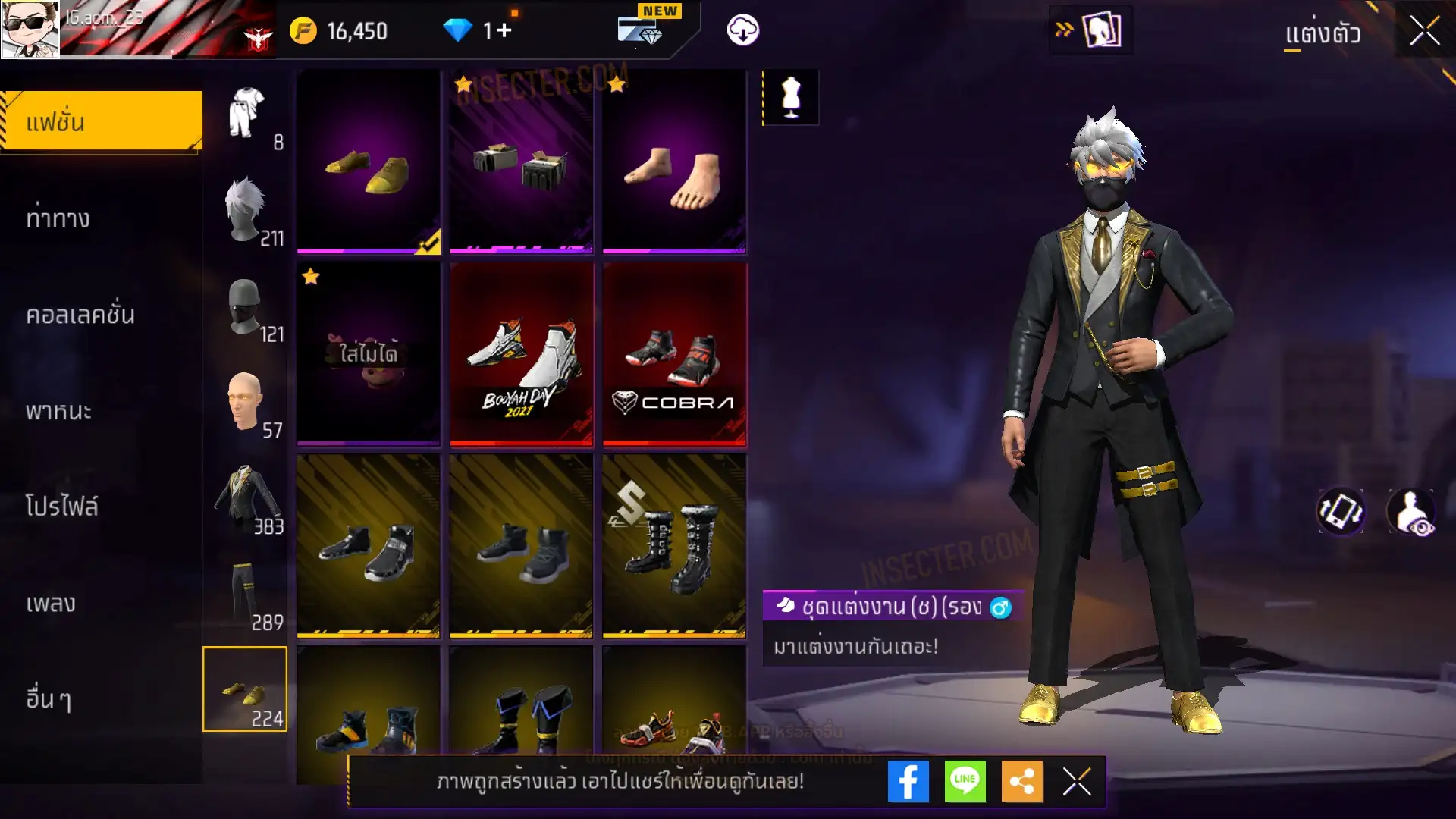
Task: Close the แต่งตัว dress-up screen
Action: click(1424, 32)
